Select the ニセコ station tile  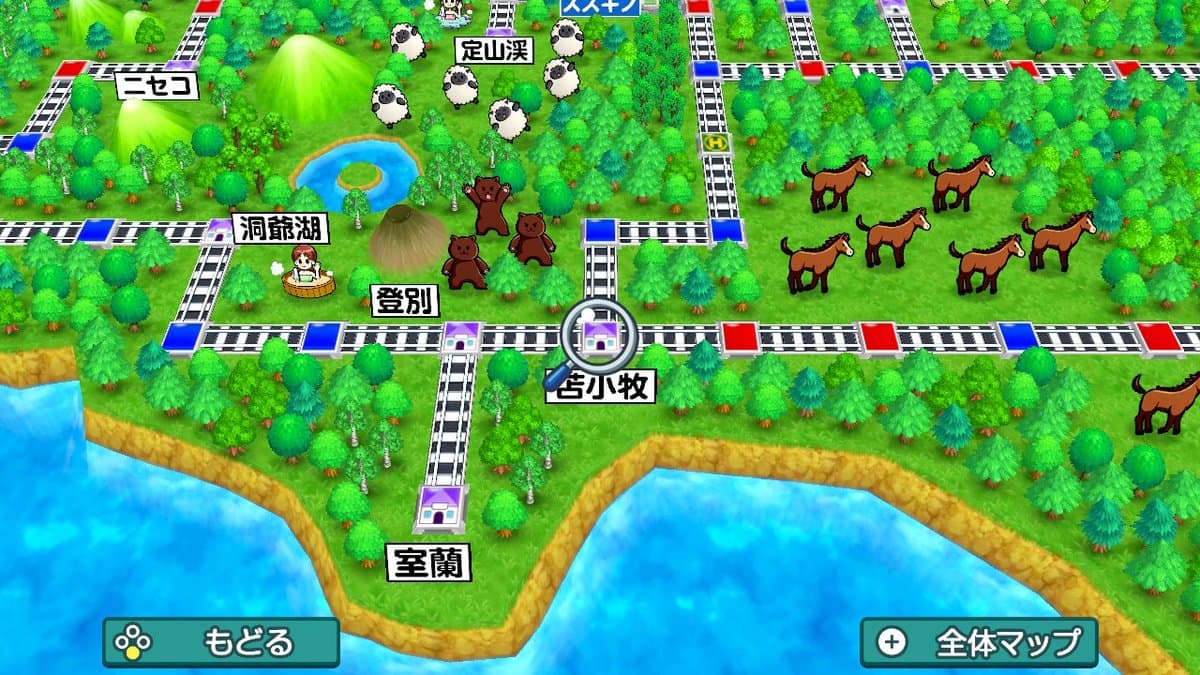(180, 68)
